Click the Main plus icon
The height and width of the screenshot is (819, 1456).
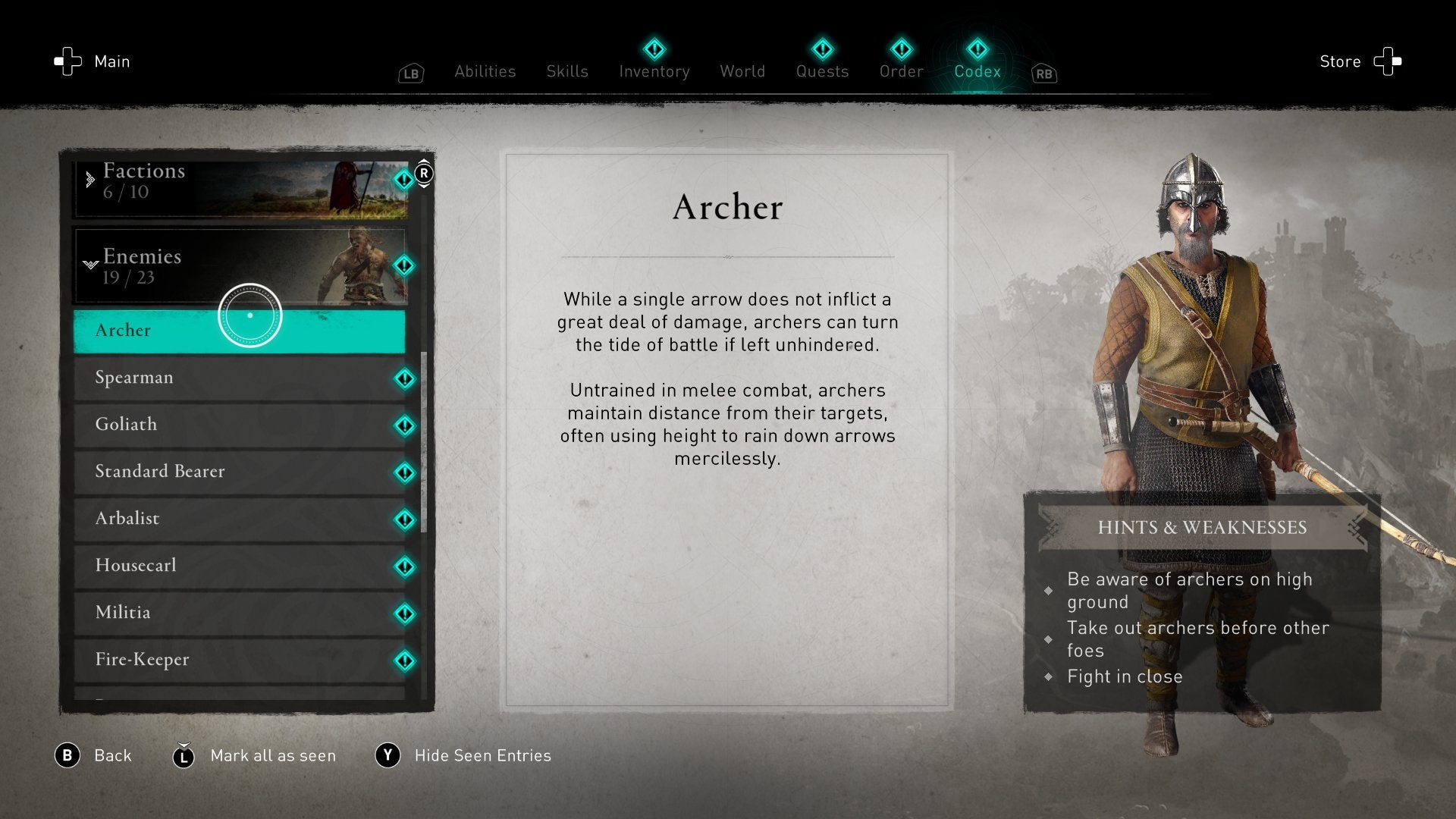tap(68, 61)
